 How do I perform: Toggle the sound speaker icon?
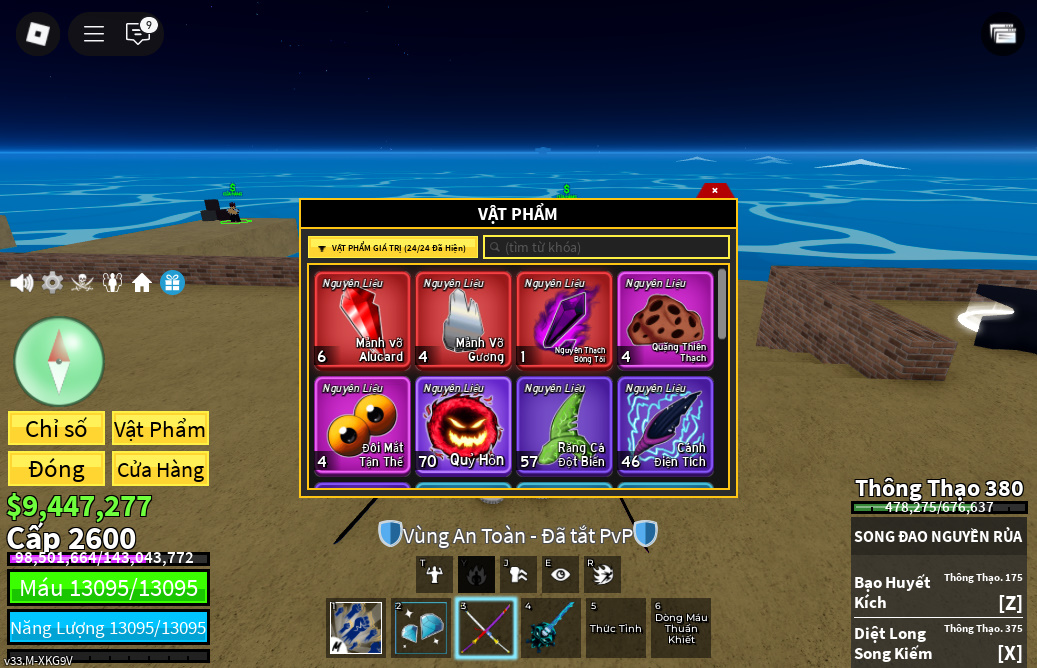21,283
